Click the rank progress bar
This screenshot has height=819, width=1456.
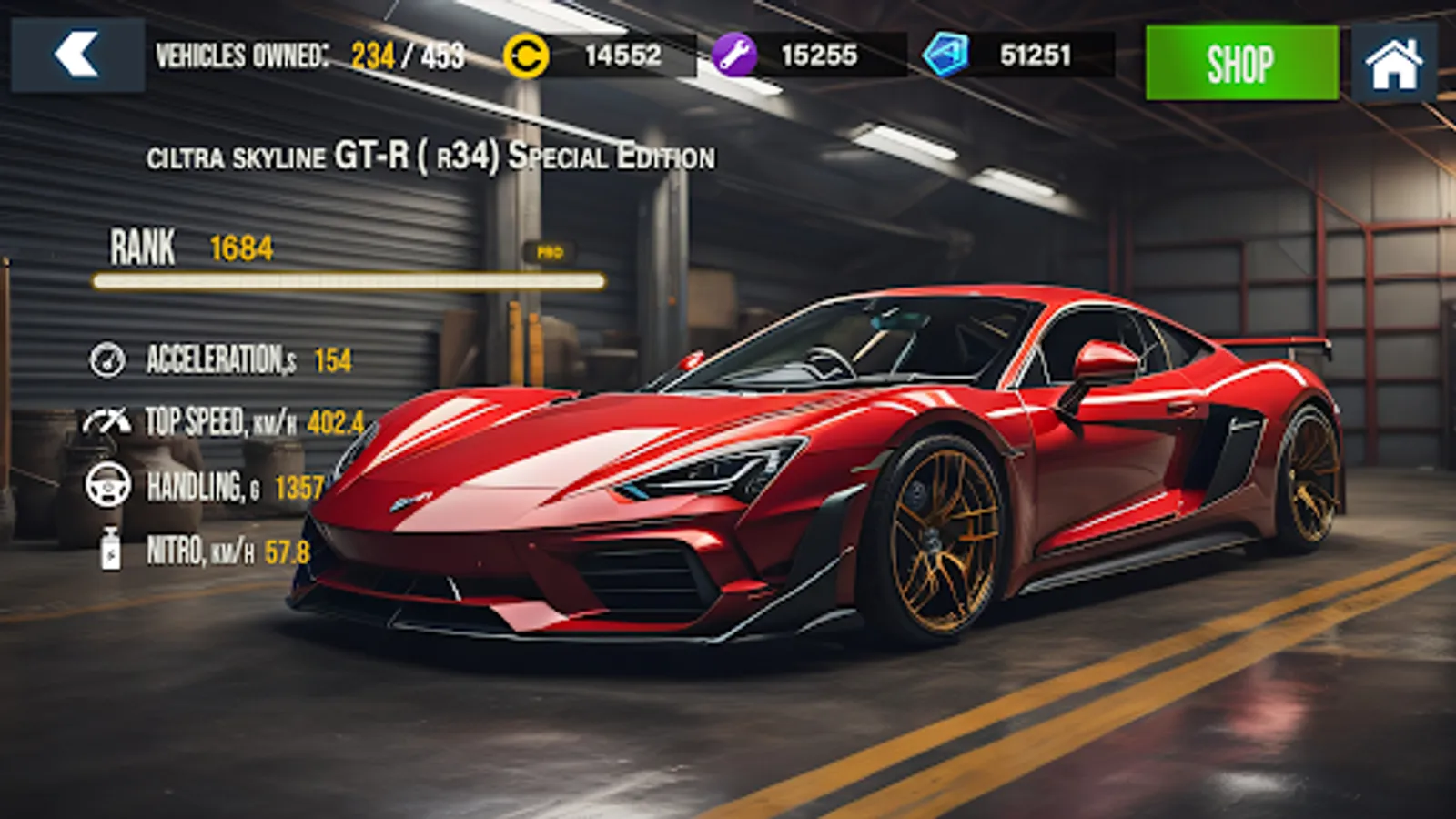click(346, 280)
